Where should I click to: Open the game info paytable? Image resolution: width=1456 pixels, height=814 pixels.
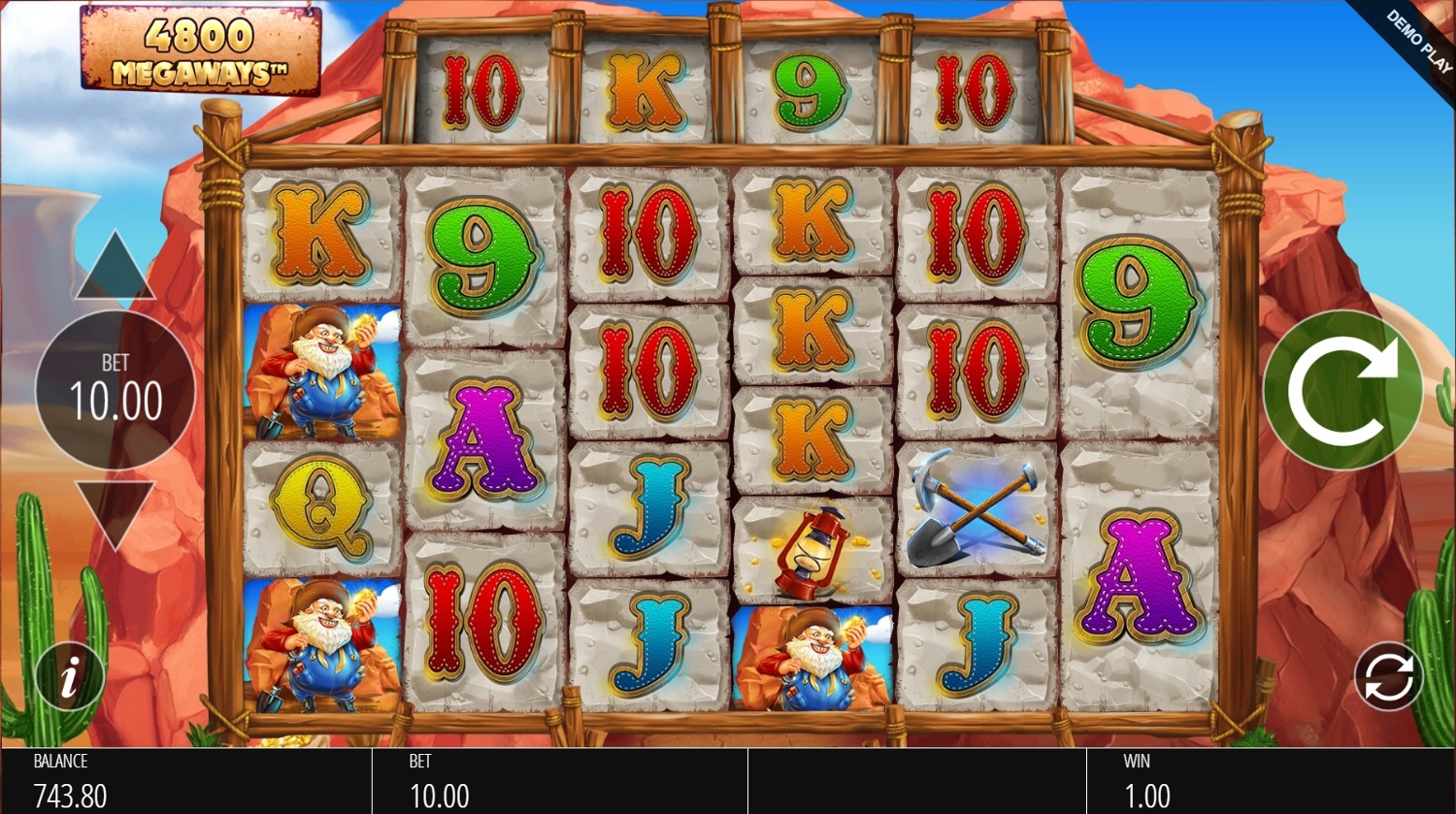coord(69,677)
